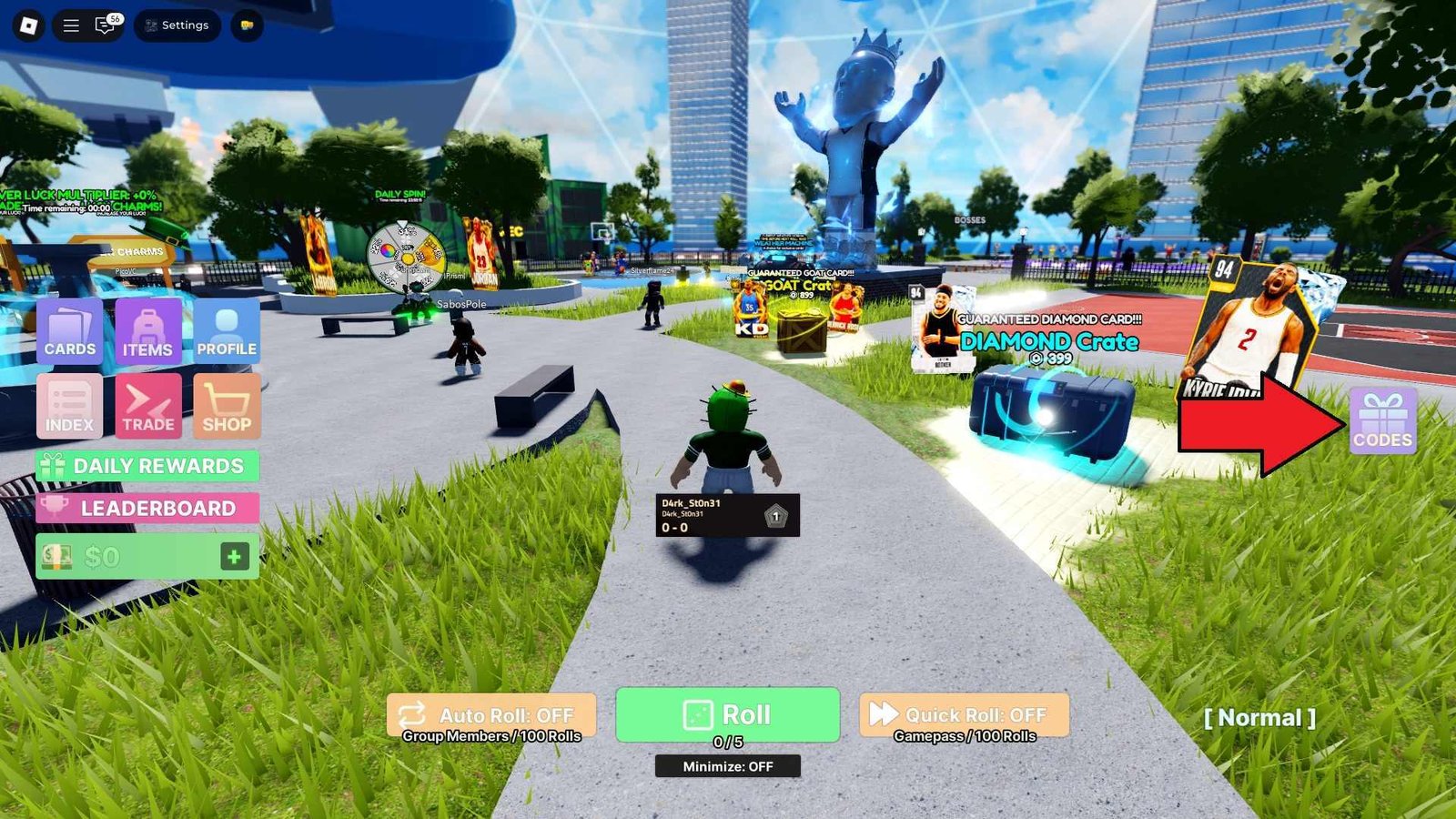Open the Settings button
Screen dimensions: 1456x819
(177, 25)
